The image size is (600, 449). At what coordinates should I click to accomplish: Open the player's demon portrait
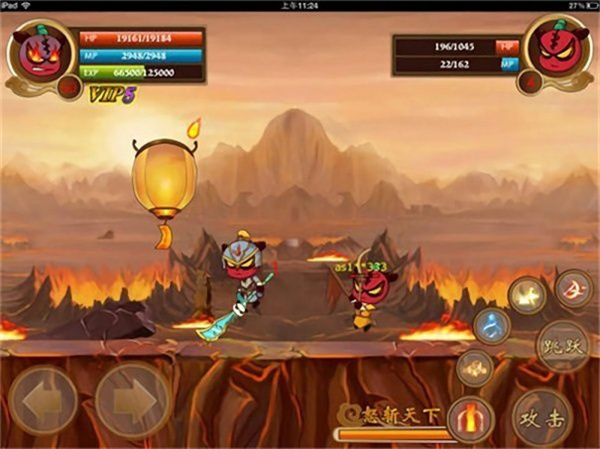click(42, 50)
